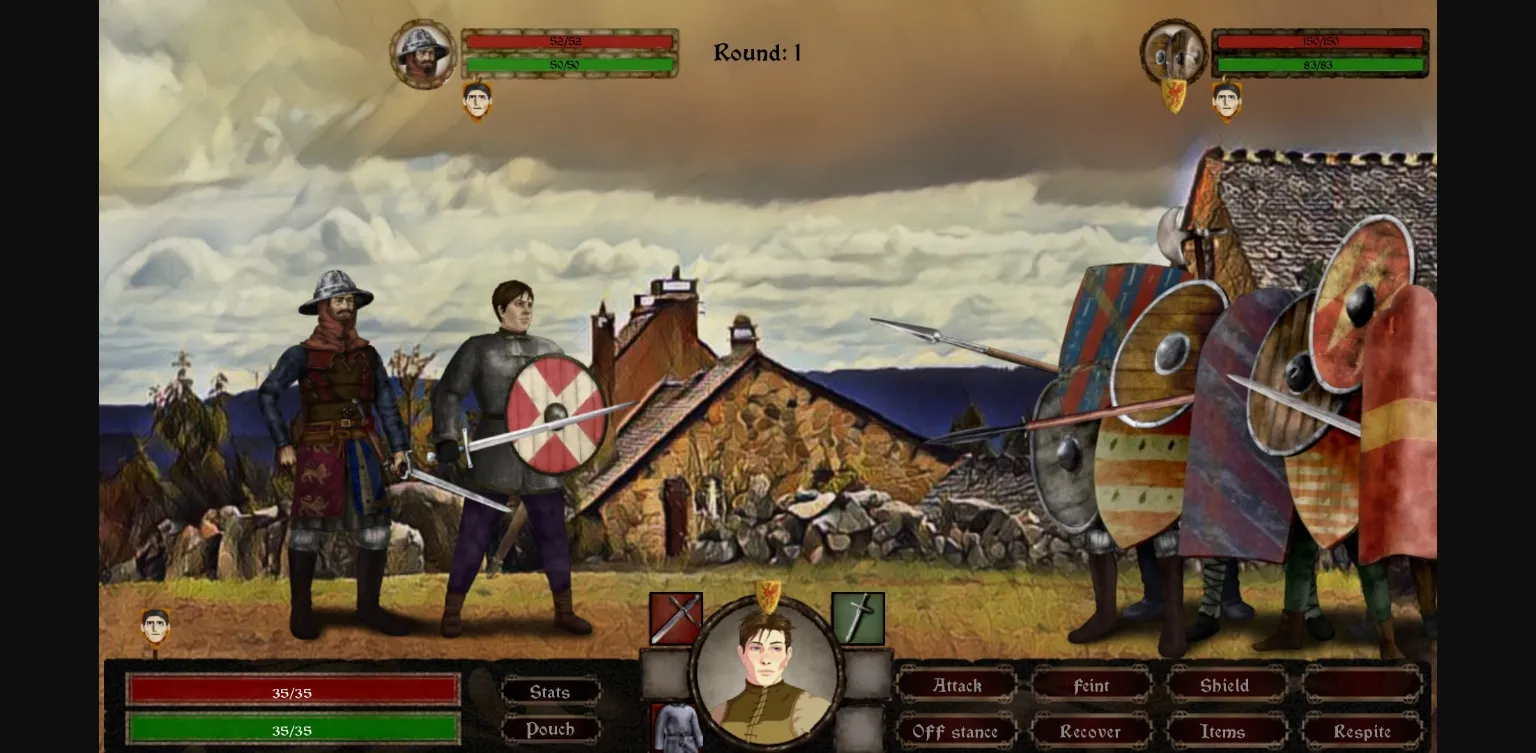Click the enemy portrait at top right
Viewport: 1536px width, 753px height.
1171,51
